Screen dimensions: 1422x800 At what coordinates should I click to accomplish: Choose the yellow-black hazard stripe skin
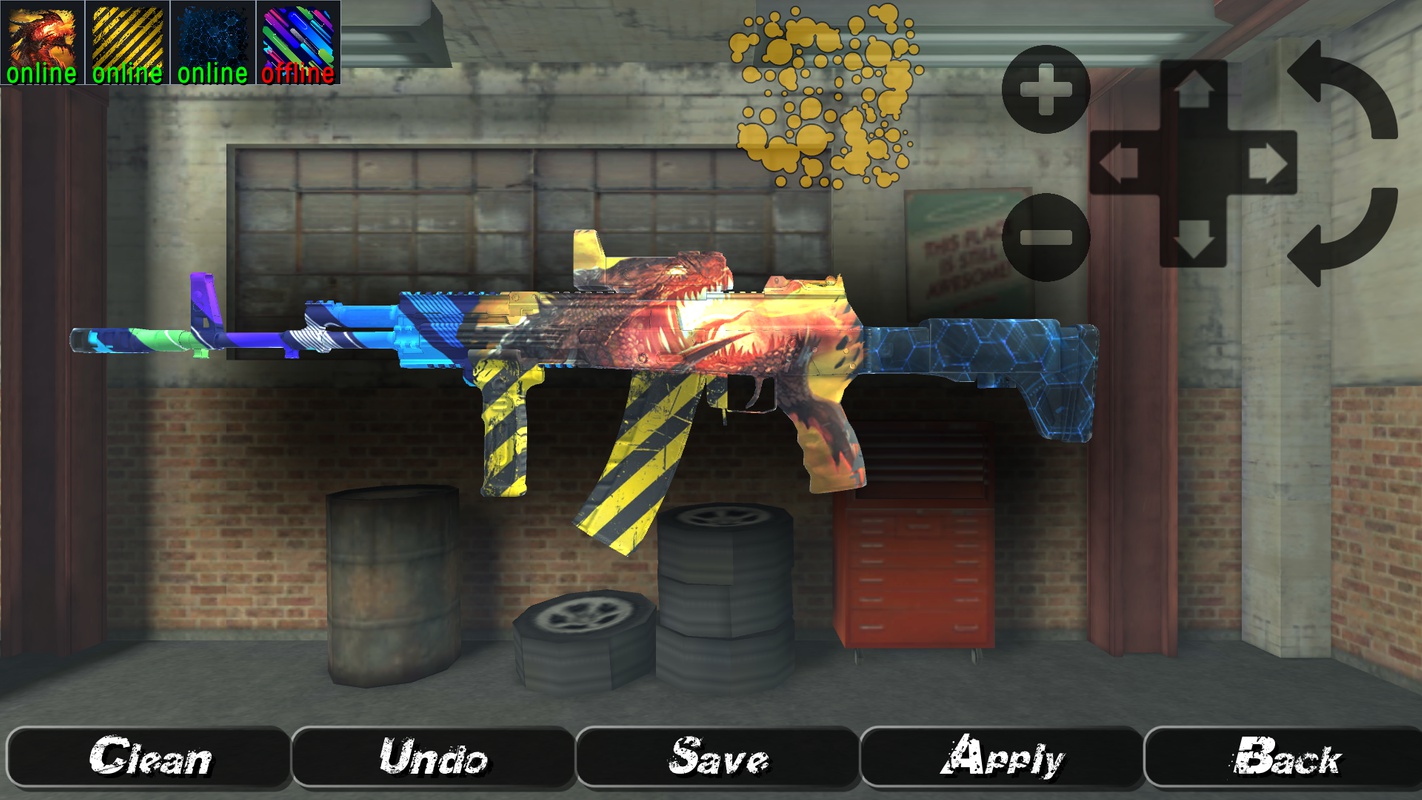127,42
